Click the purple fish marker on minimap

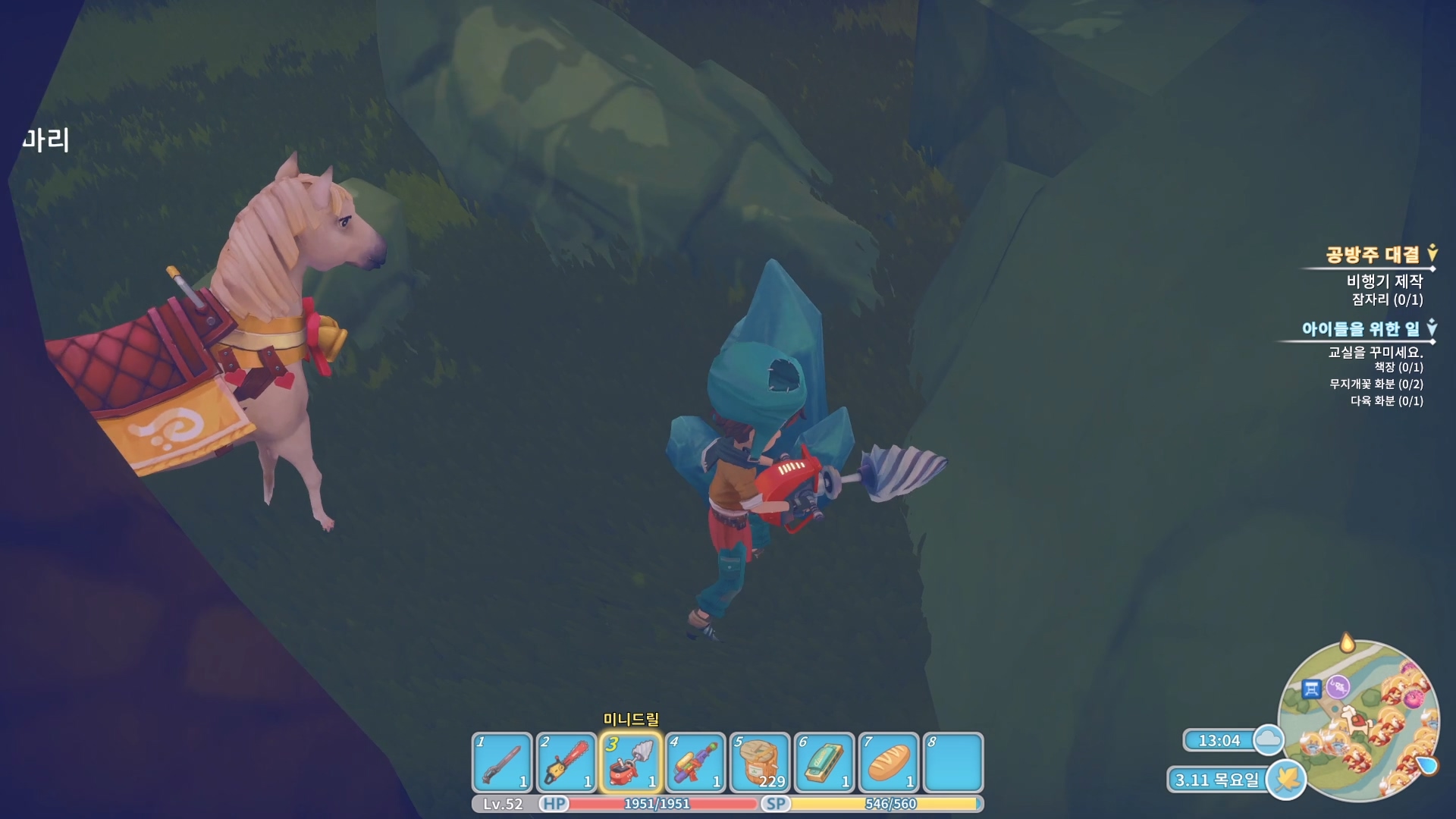1338,686
